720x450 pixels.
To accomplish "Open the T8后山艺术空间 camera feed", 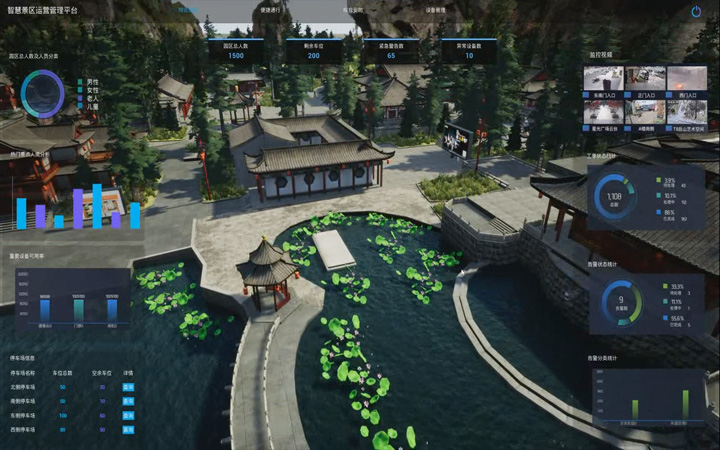I will pos(687,112).
